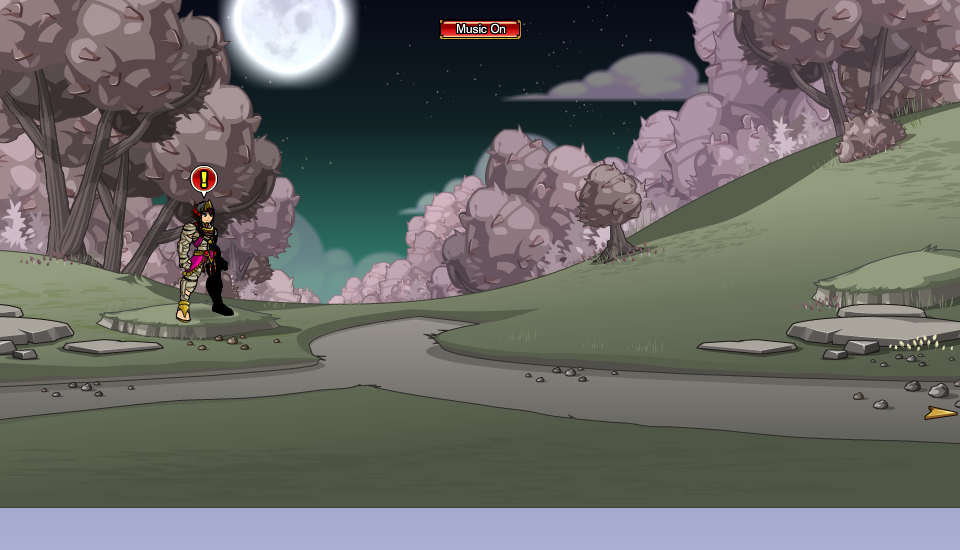Toggle the Music On button
This screenshot has height=550, width=960.
click(x=480, y=29)
